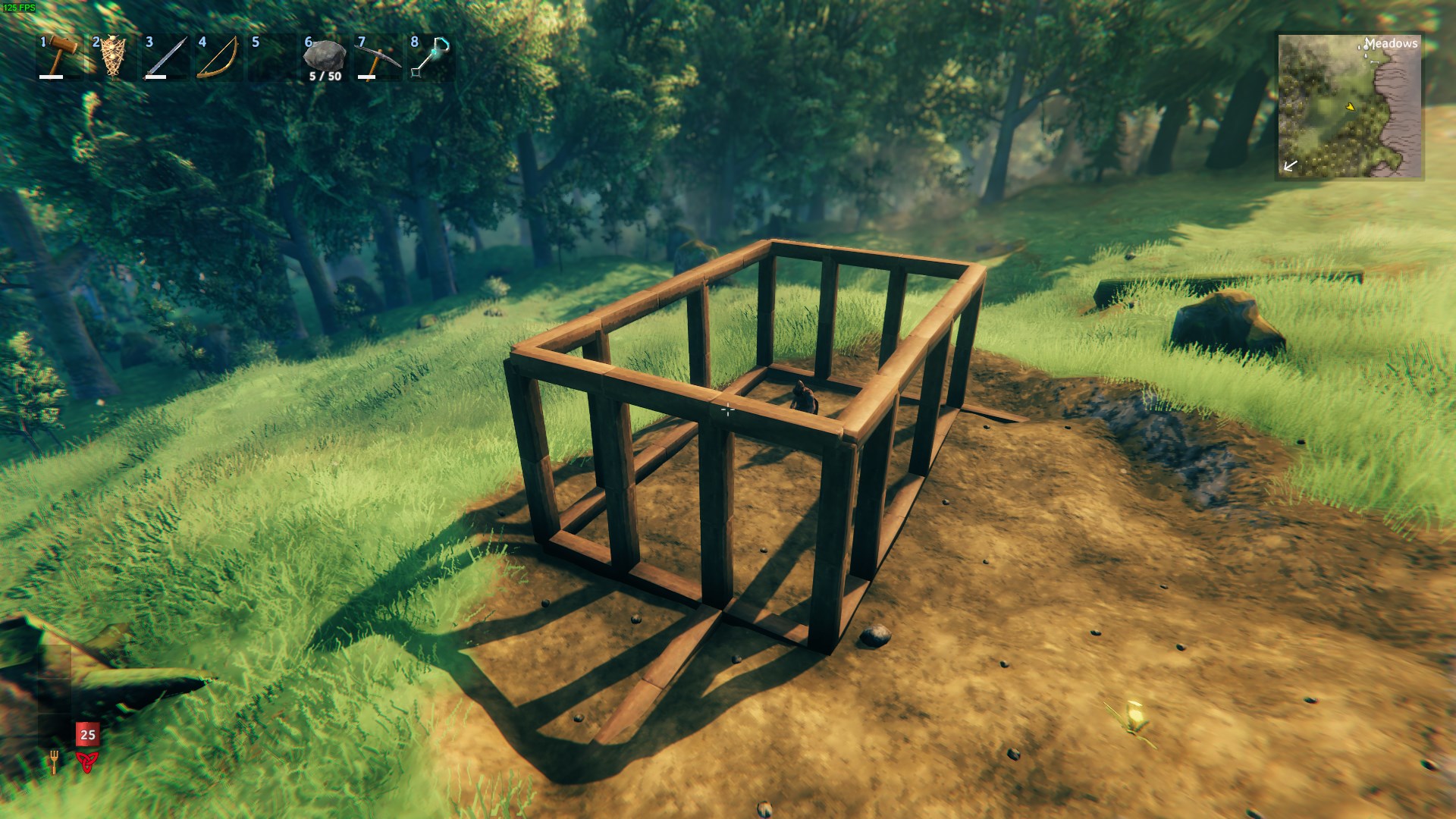Open the Meadows minimap
Screen dimensions: 1456x819
click(x=1350, y=106)
